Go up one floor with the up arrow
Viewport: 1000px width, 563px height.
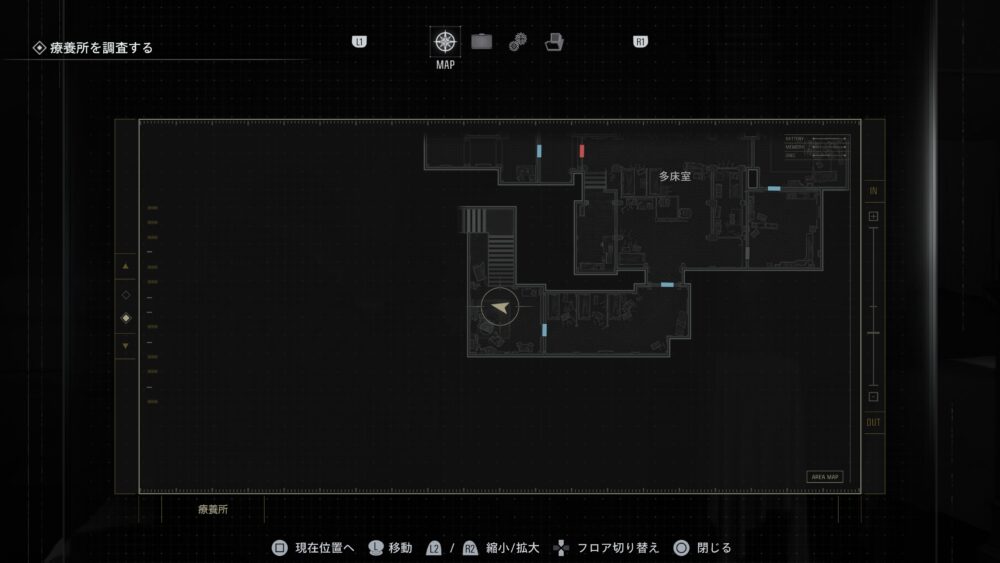pos(125,267)
